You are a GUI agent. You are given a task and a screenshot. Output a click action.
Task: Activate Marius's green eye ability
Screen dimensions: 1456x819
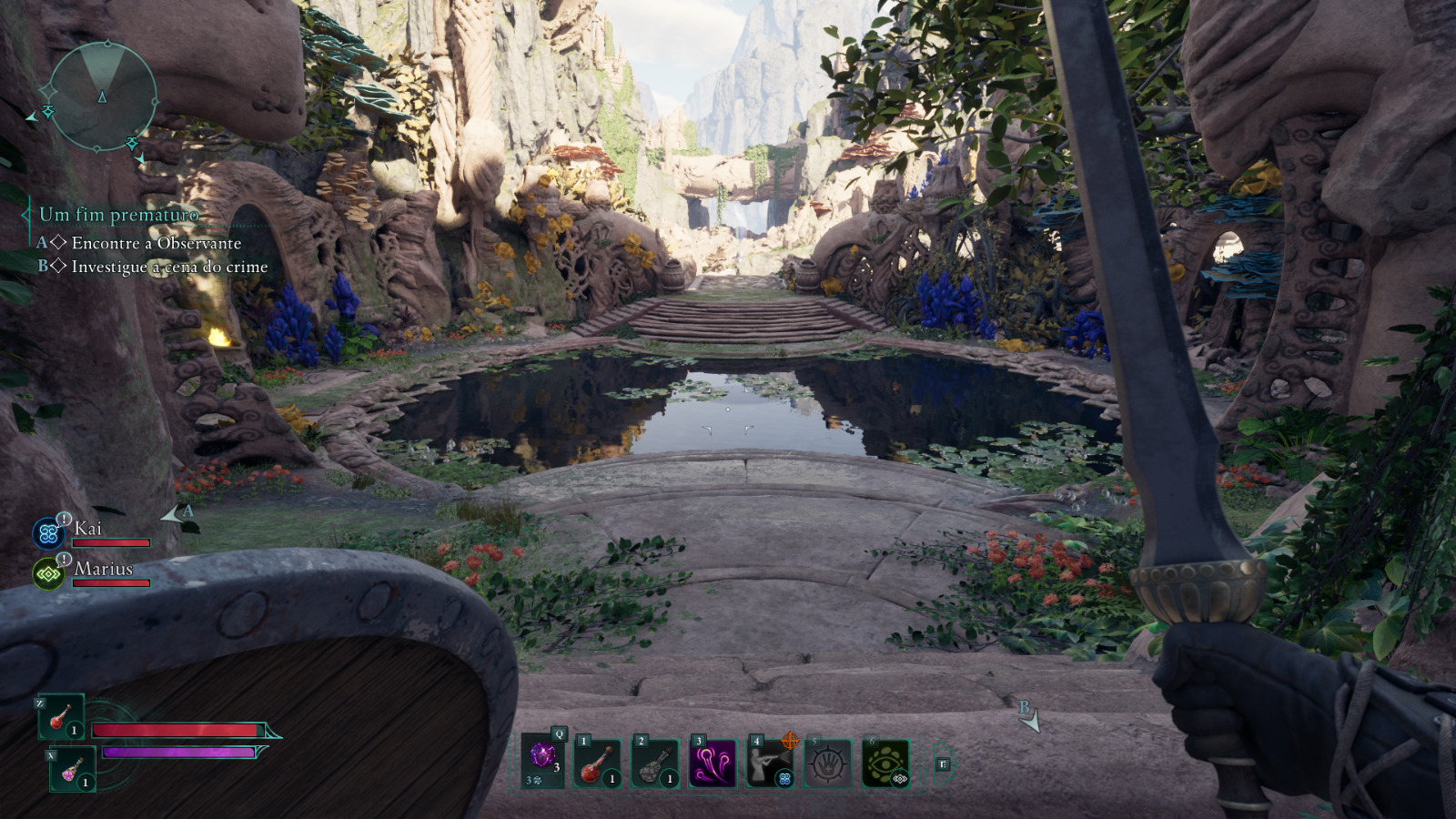[885, 763]
